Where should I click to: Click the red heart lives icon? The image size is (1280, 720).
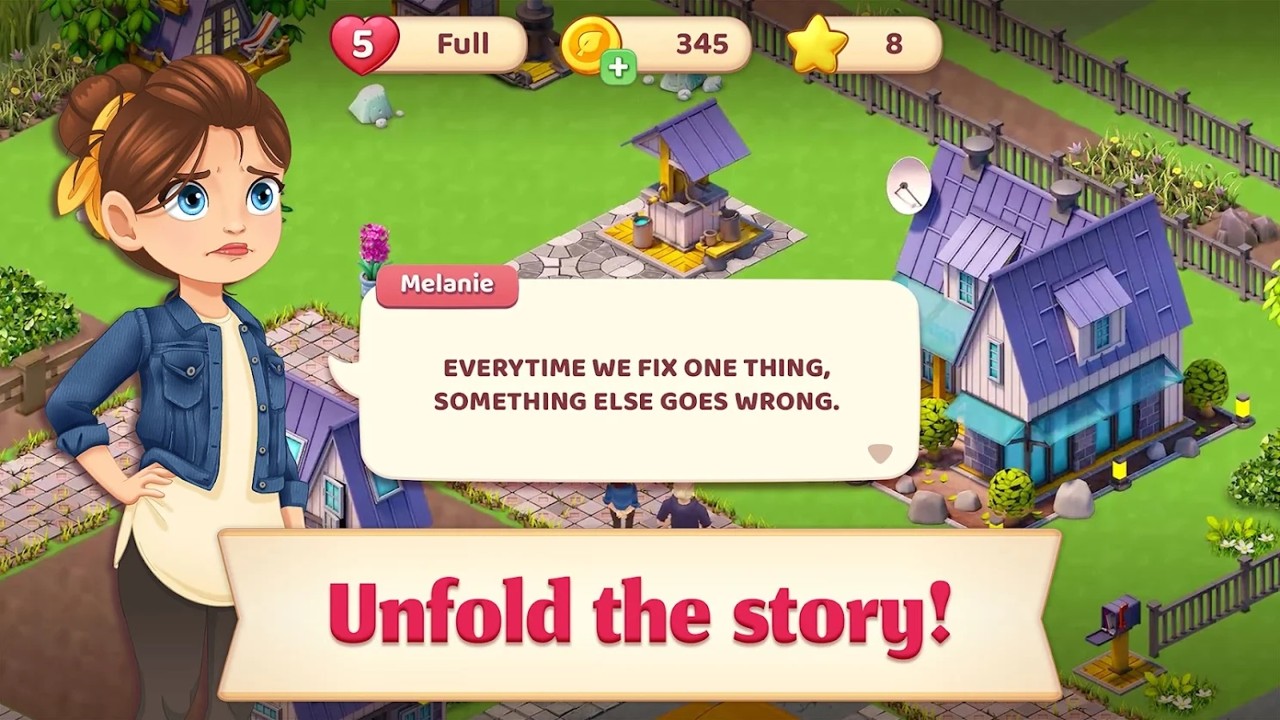tap(364, 43)
